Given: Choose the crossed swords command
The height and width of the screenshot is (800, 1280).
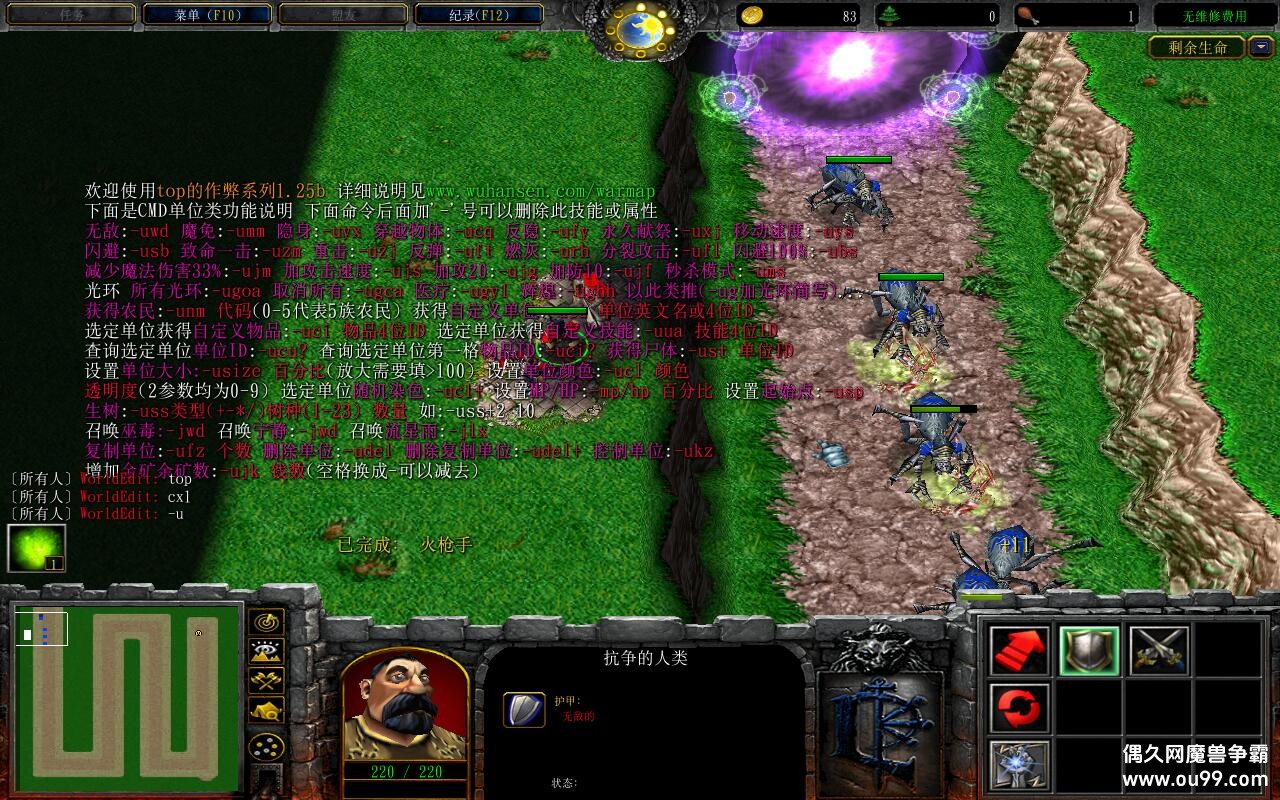Looking at the screenshot, I should click(x=1159, y=651).
